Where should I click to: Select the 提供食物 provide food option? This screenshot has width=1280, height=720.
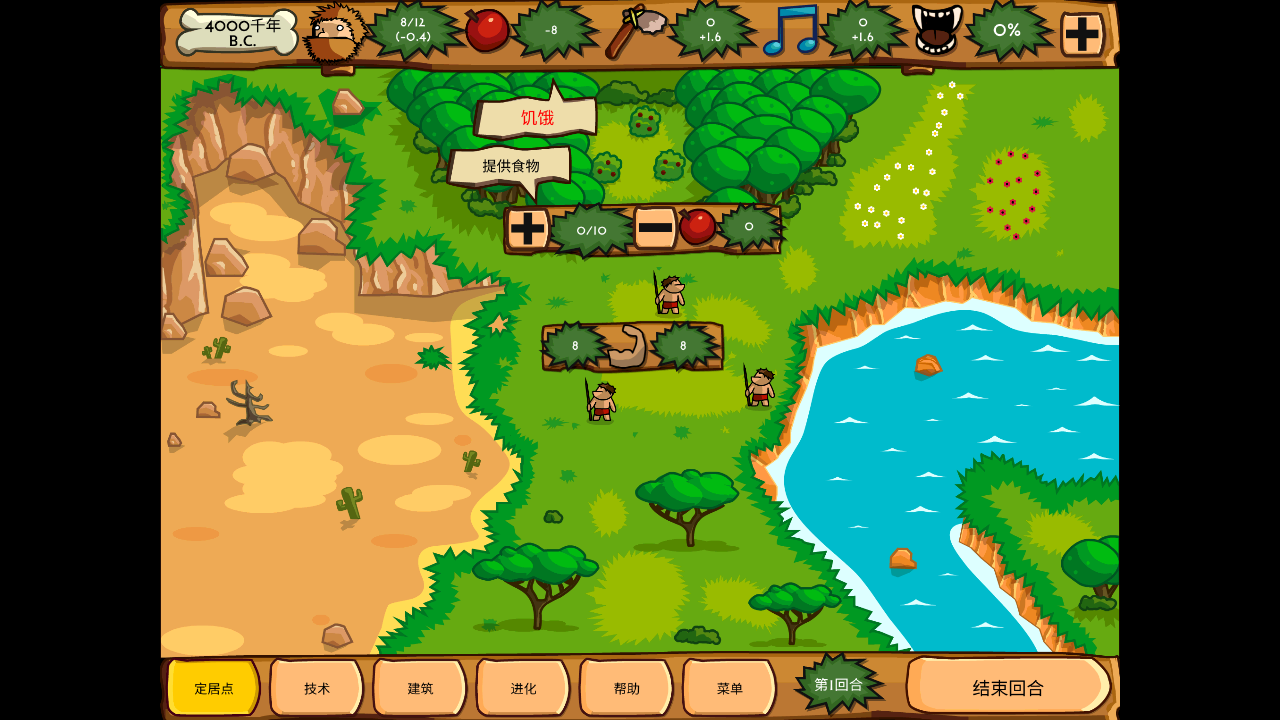(510, 166)
